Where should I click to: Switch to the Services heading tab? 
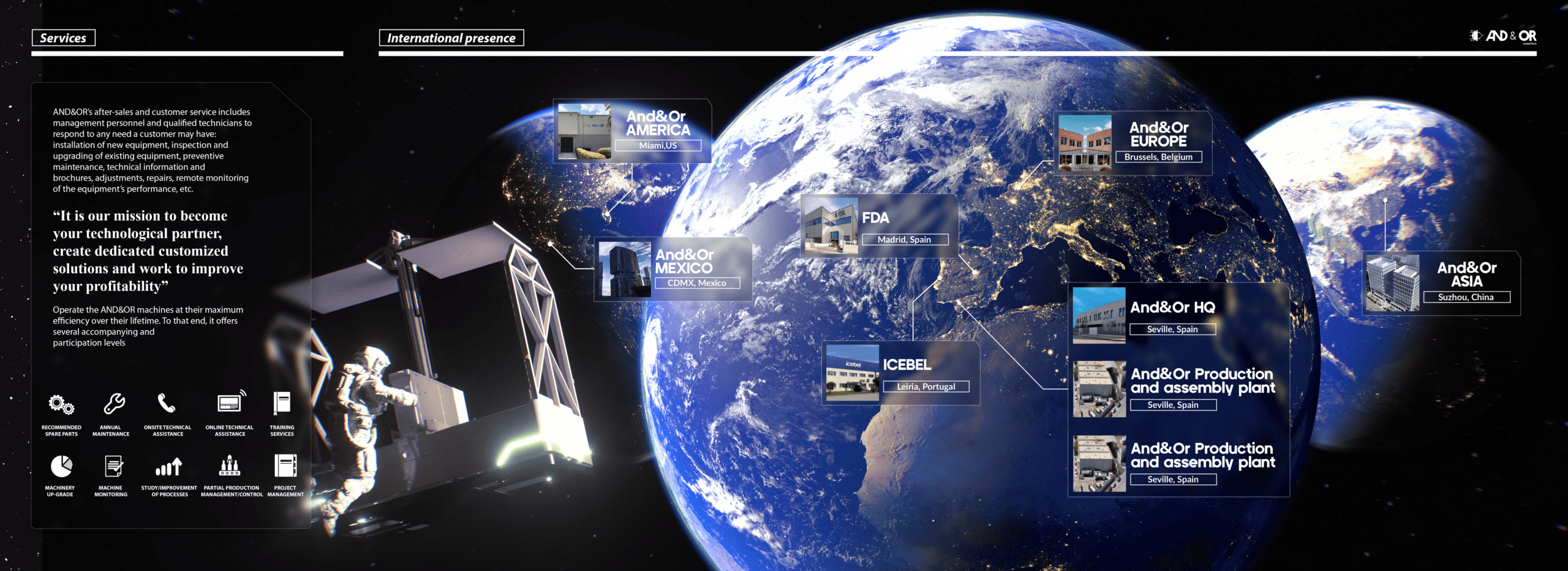click(x=64, y=38)
